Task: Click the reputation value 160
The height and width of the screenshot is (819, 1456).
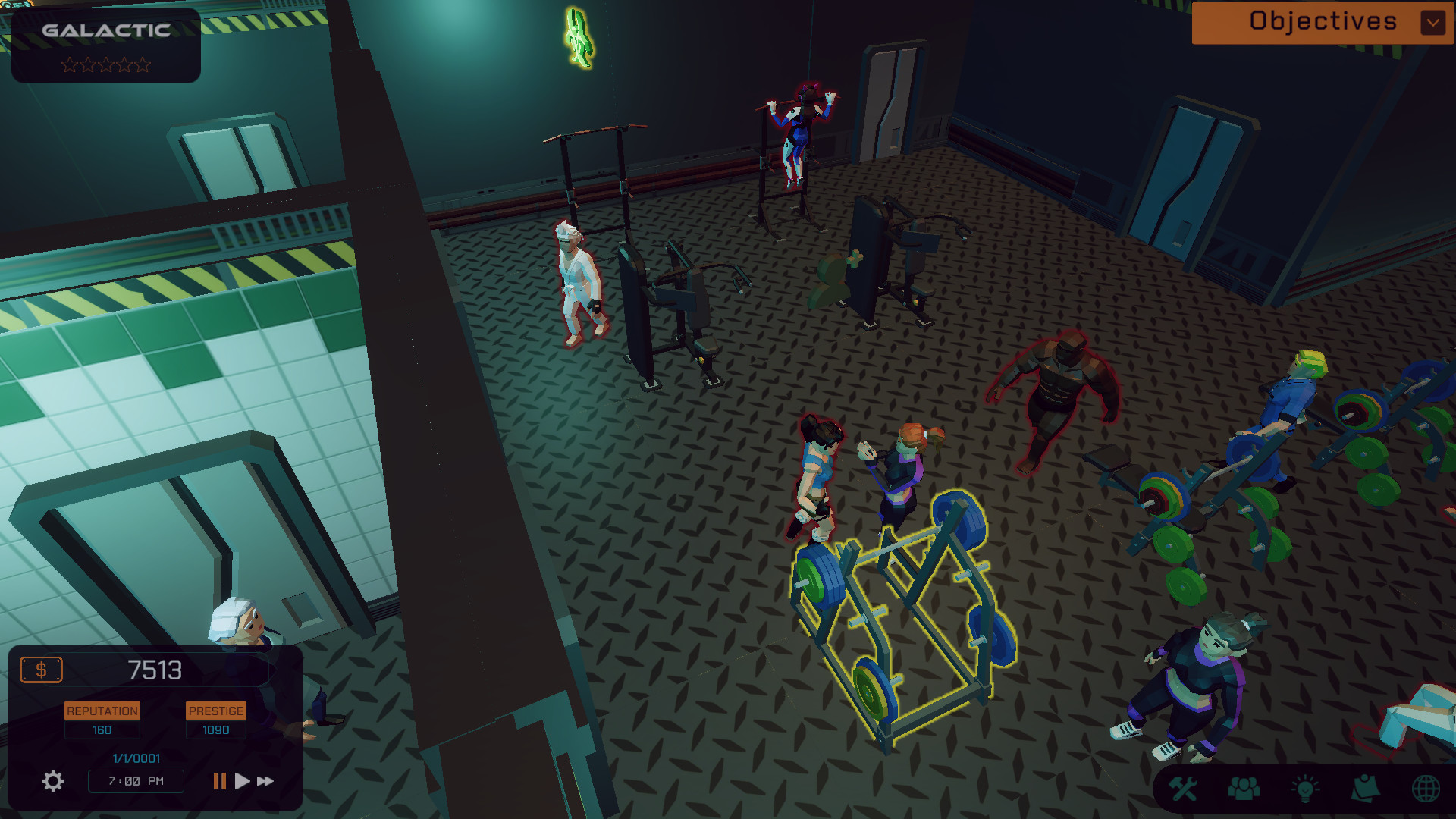Action: 102,730
